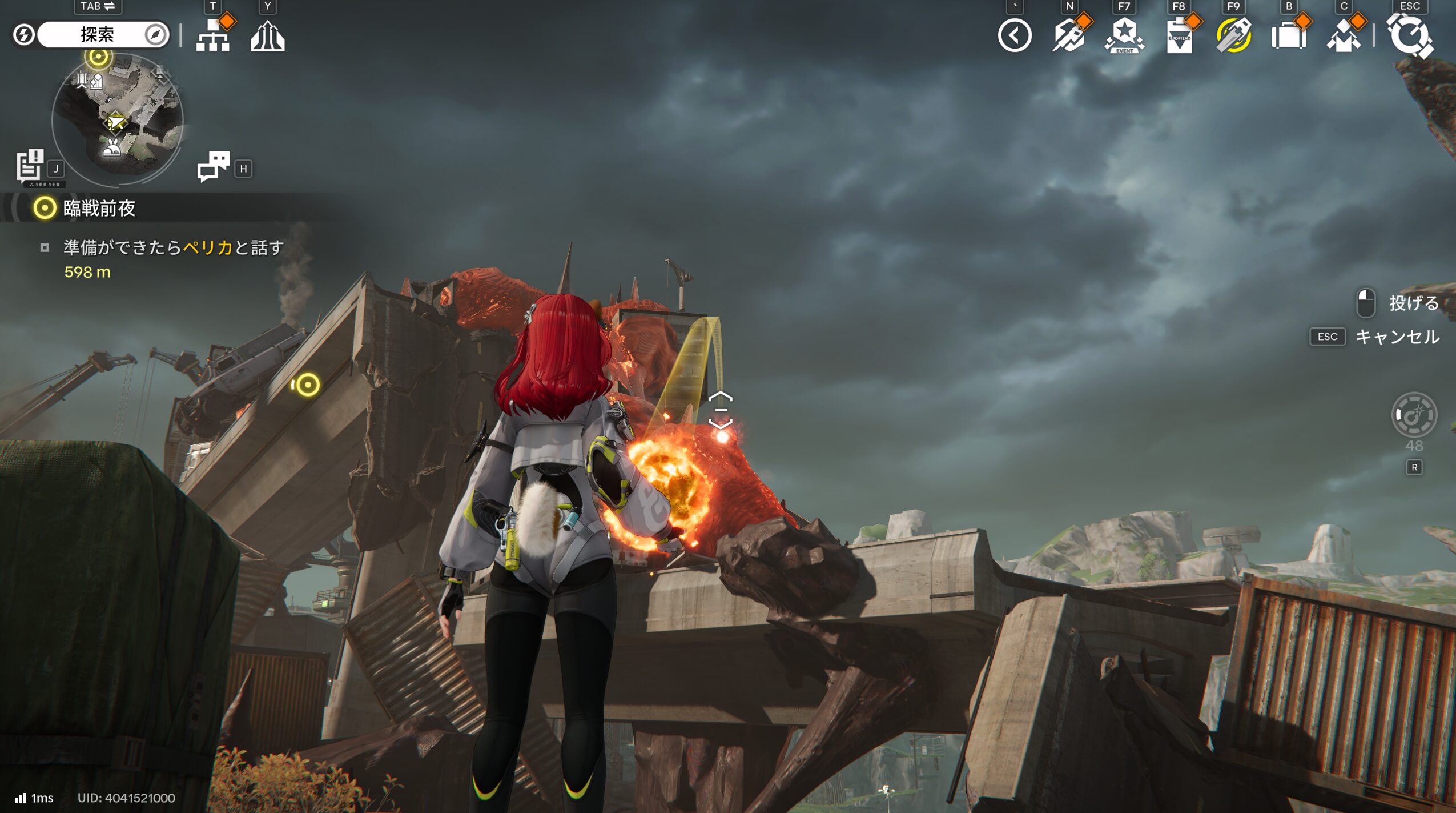Open the star EVENT icon

[1124, 35]
